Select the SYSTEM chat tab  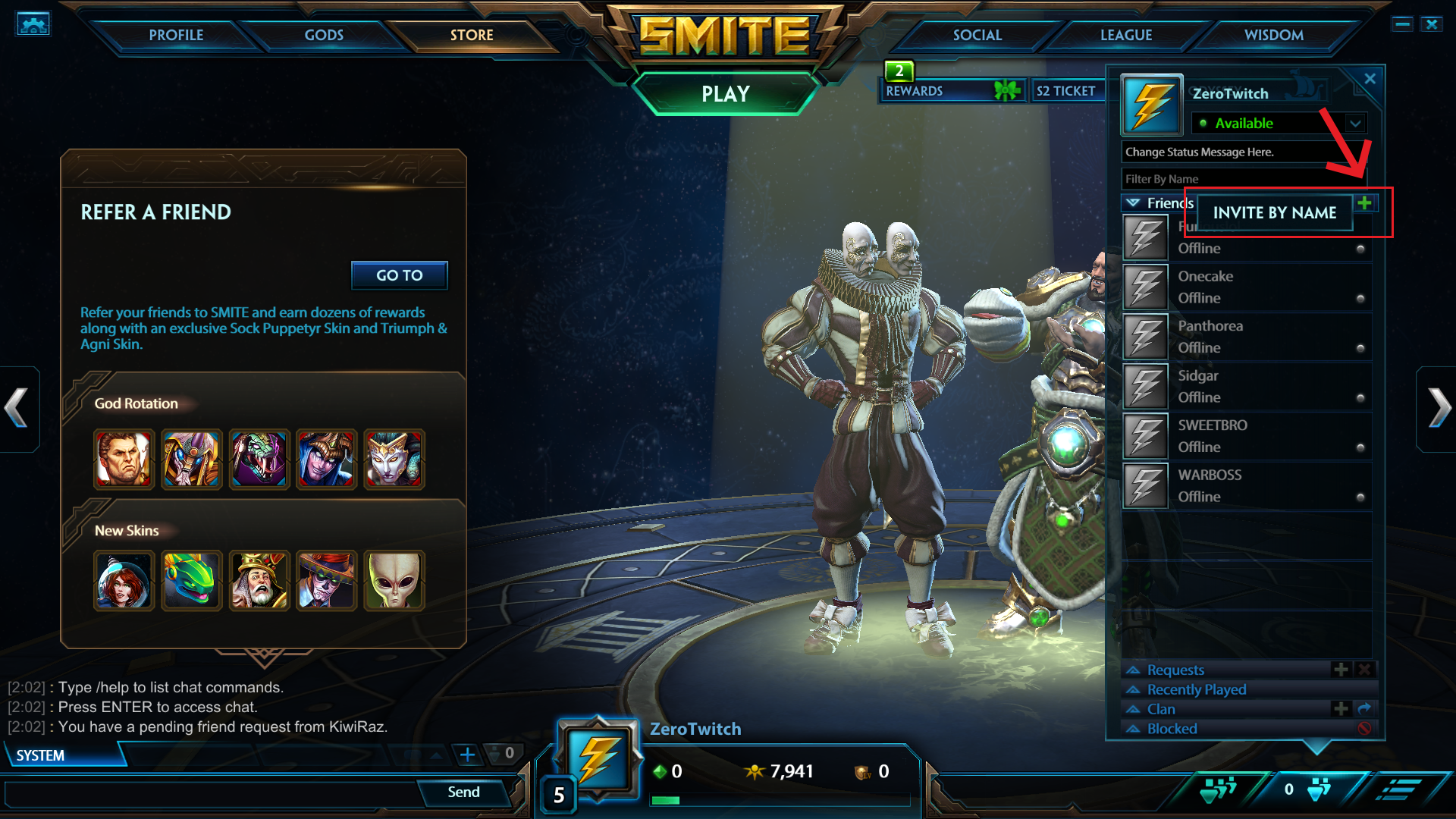click(41, 755)
